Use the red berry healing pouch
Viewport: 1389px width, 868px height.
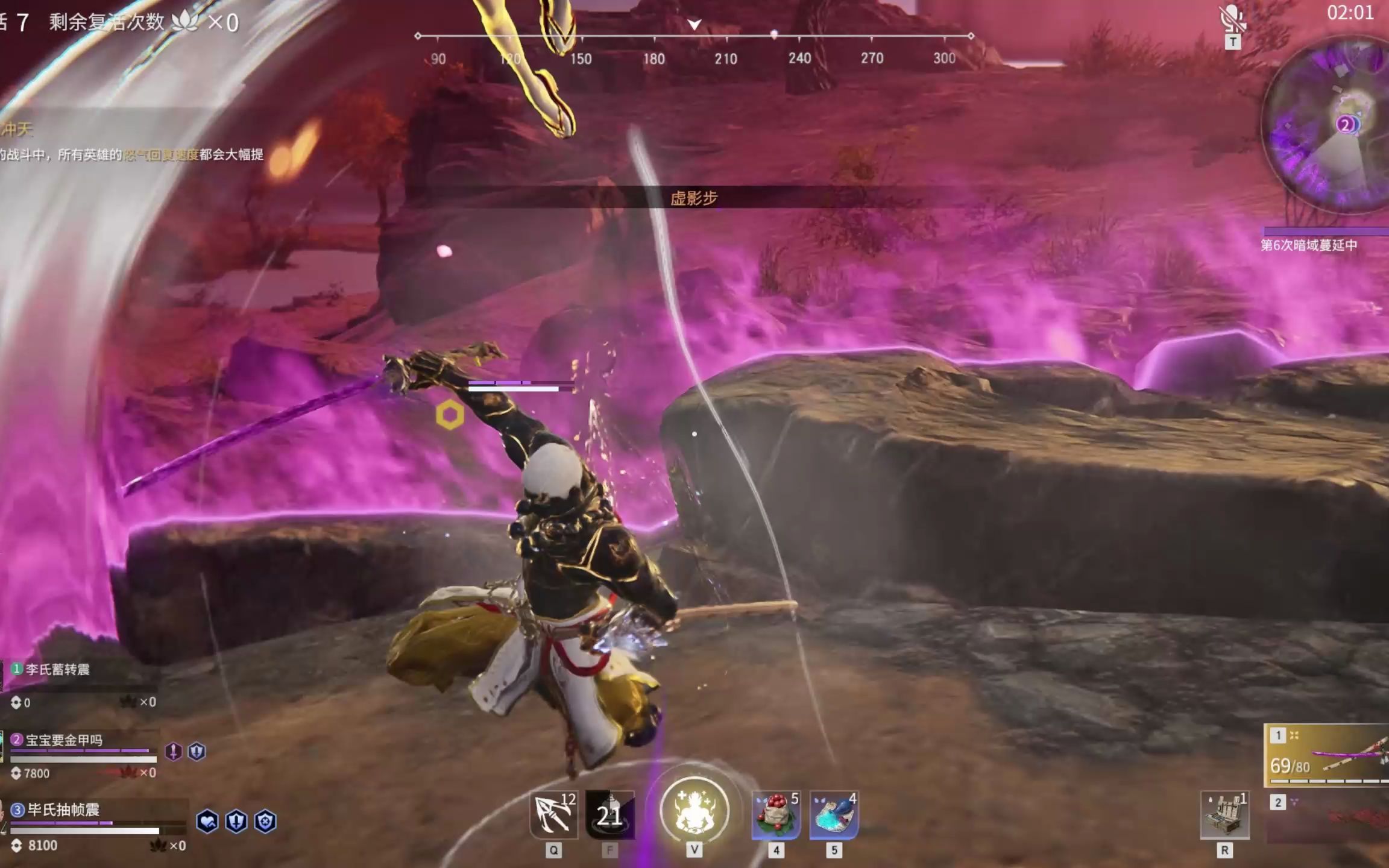coord(776,815)
